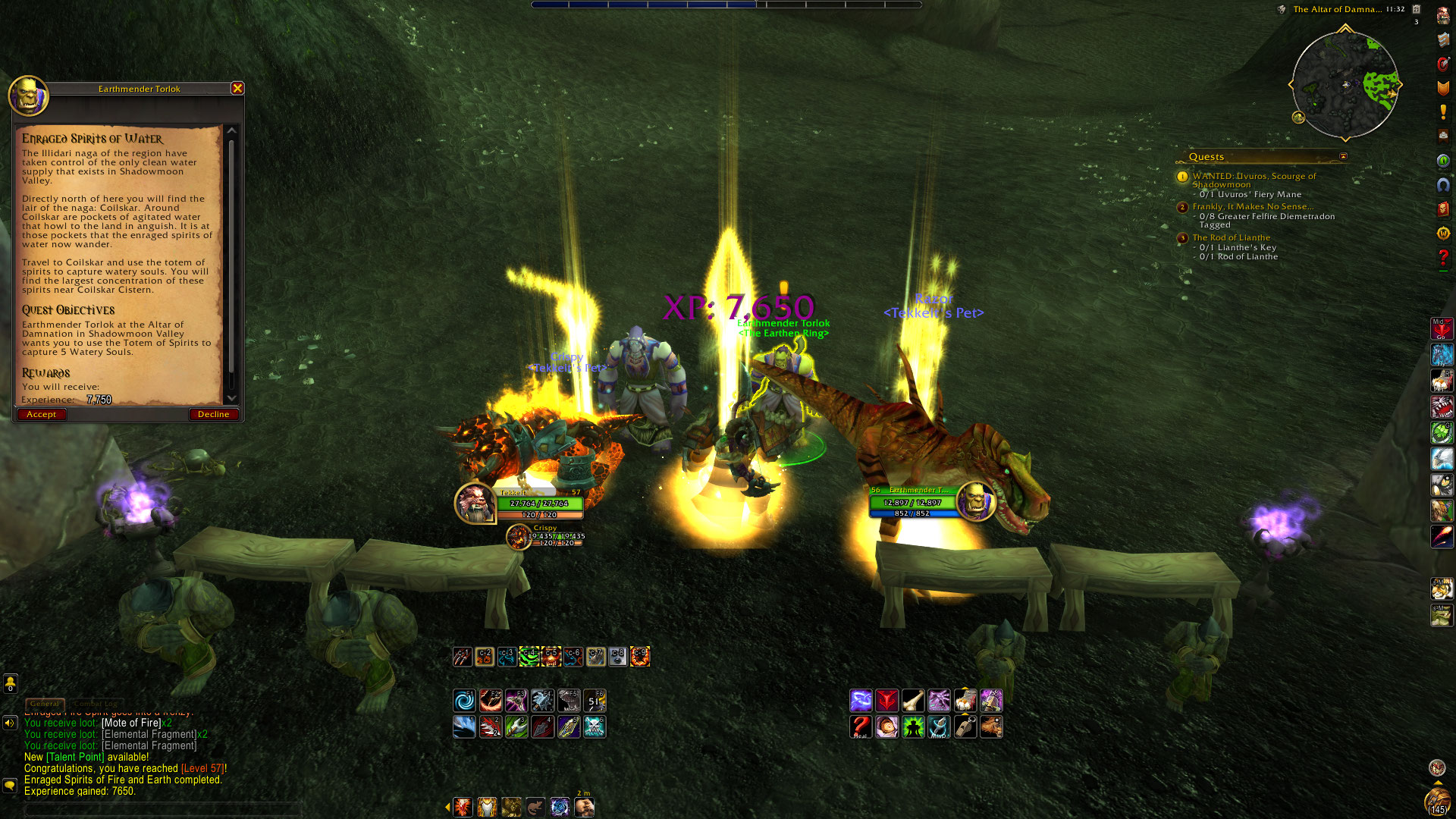1456x819 pixels.
Task: Click the Crispy pet unit frame
Action: point(519,537)
